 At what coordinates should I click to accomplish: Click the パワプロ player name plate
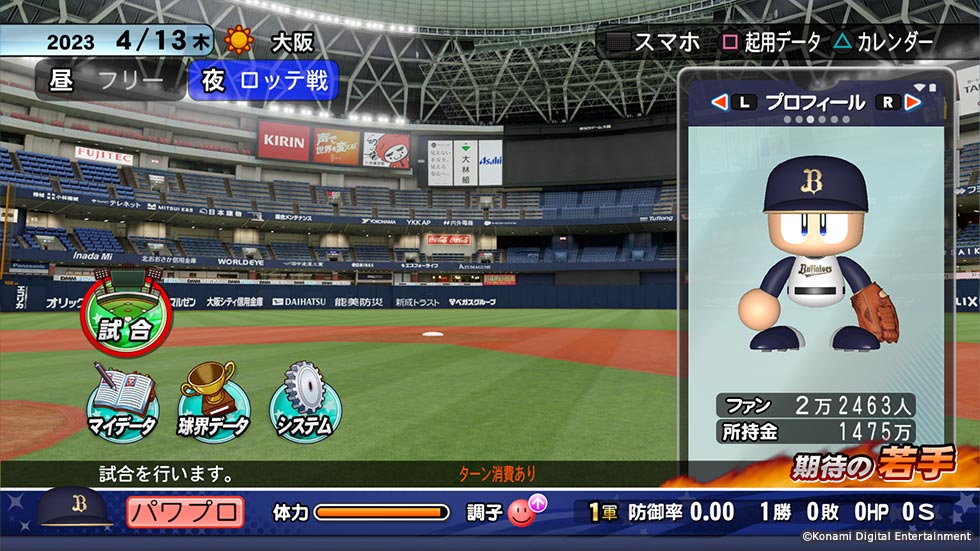[x=185, y=513]
